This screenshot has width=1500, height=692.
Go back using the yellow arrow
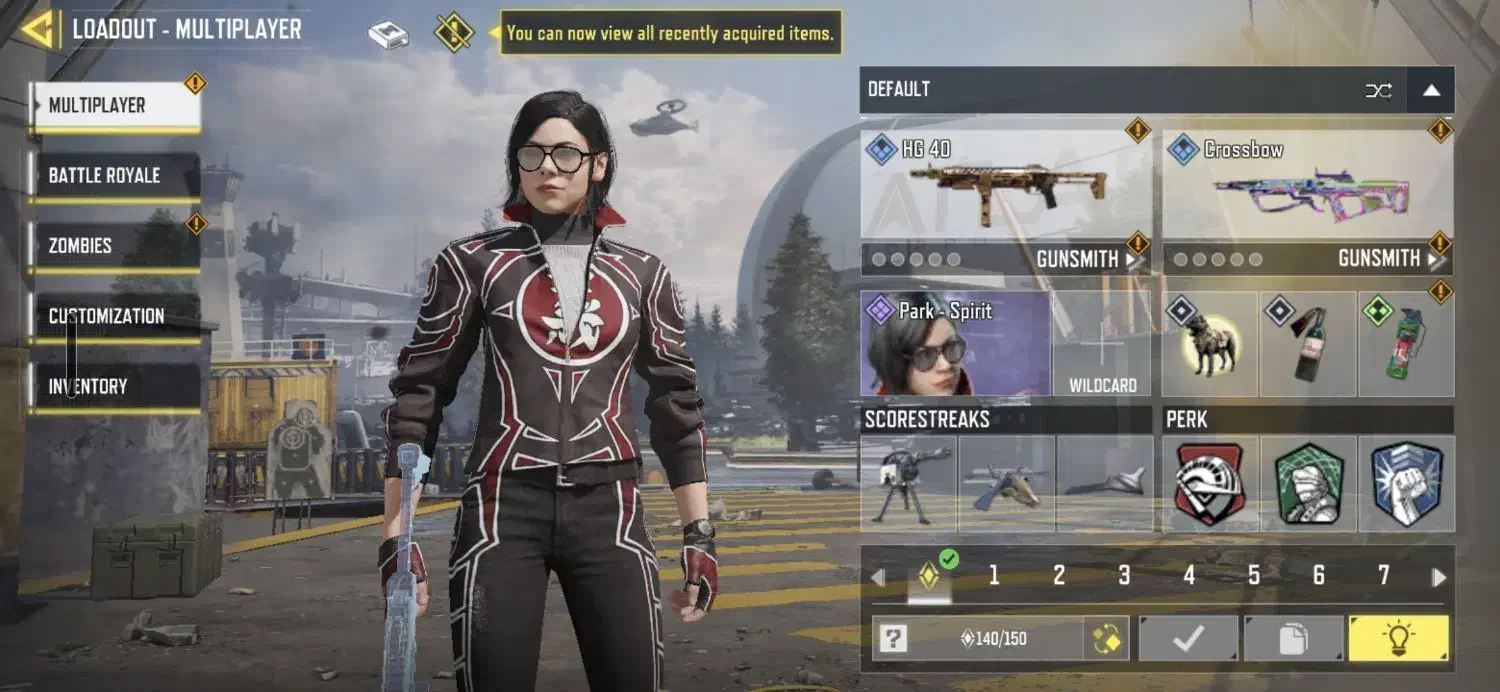coord(38,29)
